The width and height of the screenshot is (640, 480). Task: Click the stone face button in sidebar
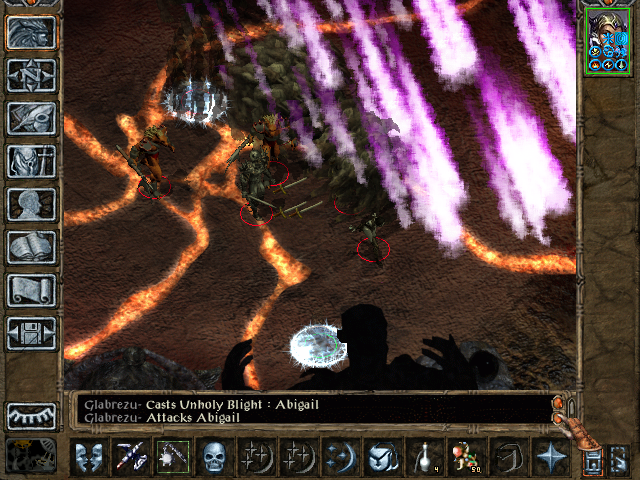click(x=31, y=32)
